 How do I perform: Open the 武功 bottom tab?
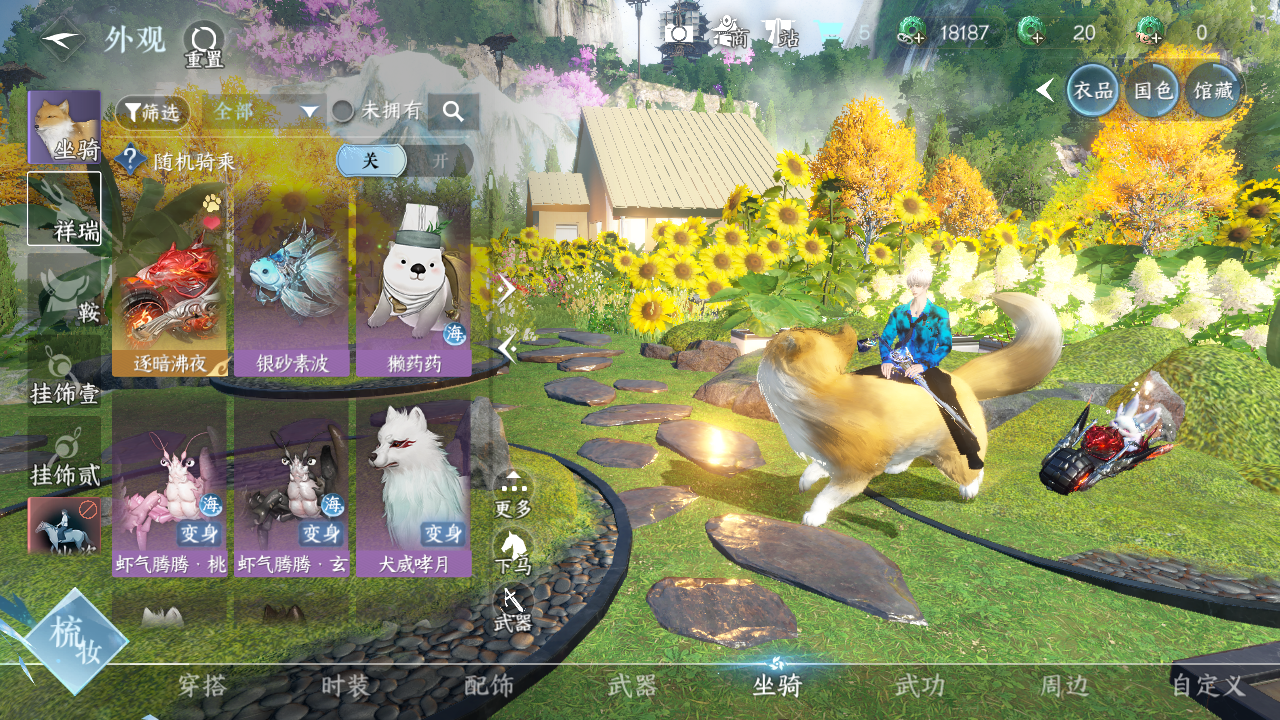919,686
